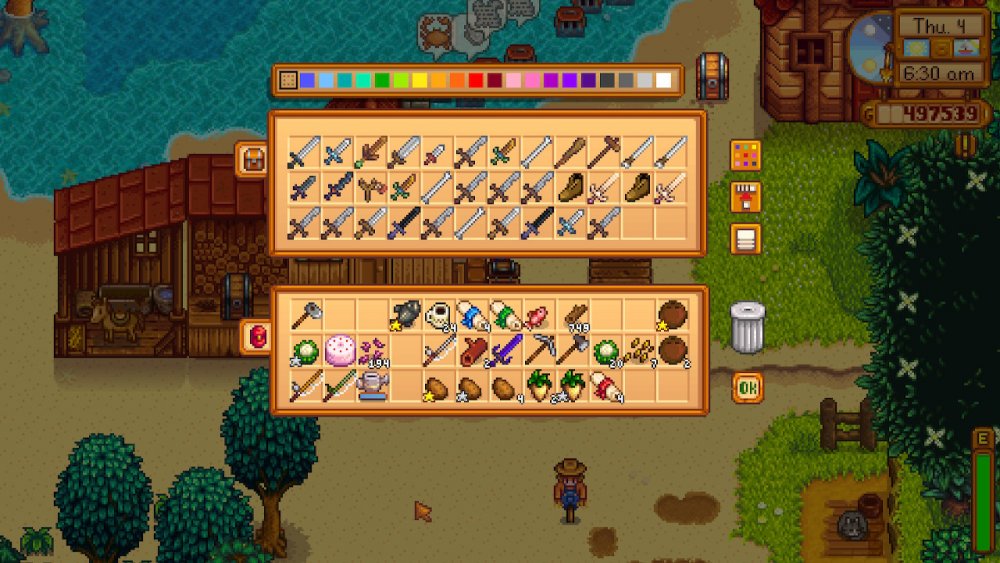Select the purple Galaxy Sword in inventory
The width and height of the screenshot is (1000, 563).
tap(506, 350)
